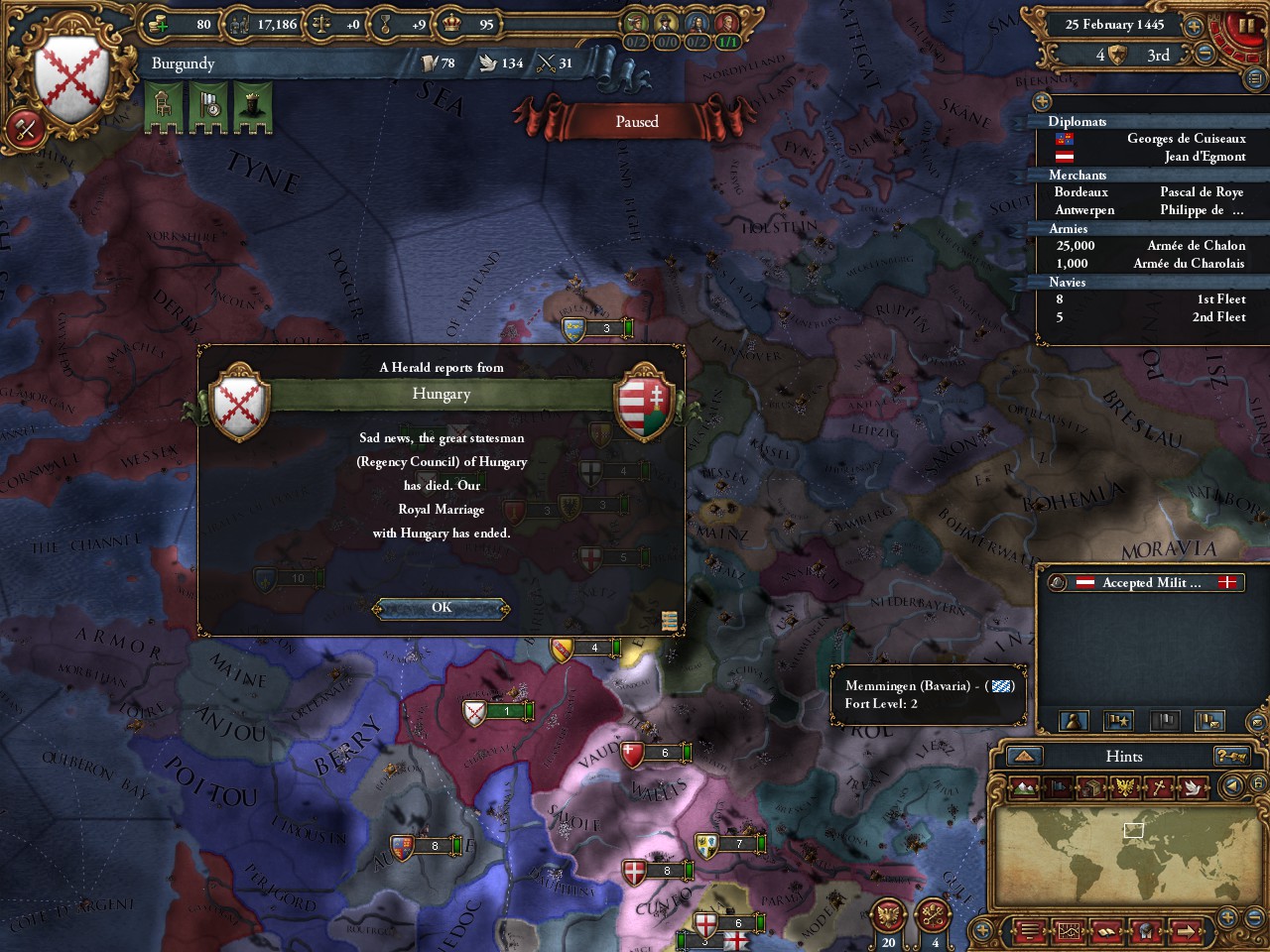
Task: Switch to the flag-with-star message filter tab
Action: (1118, 721)
